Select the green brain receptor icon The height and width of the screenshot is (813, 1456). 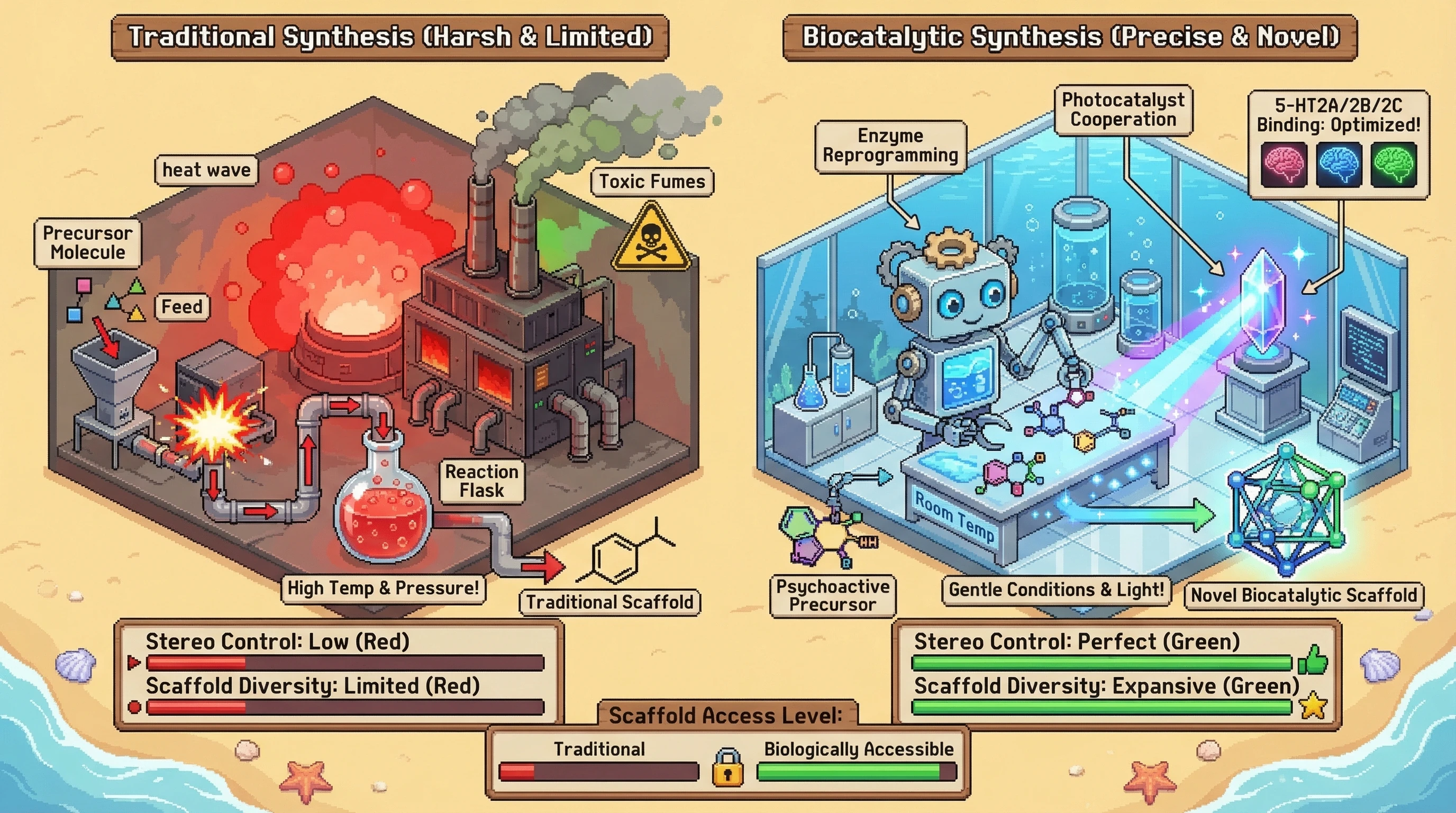pyautogui.click(x=1393, y=165)
